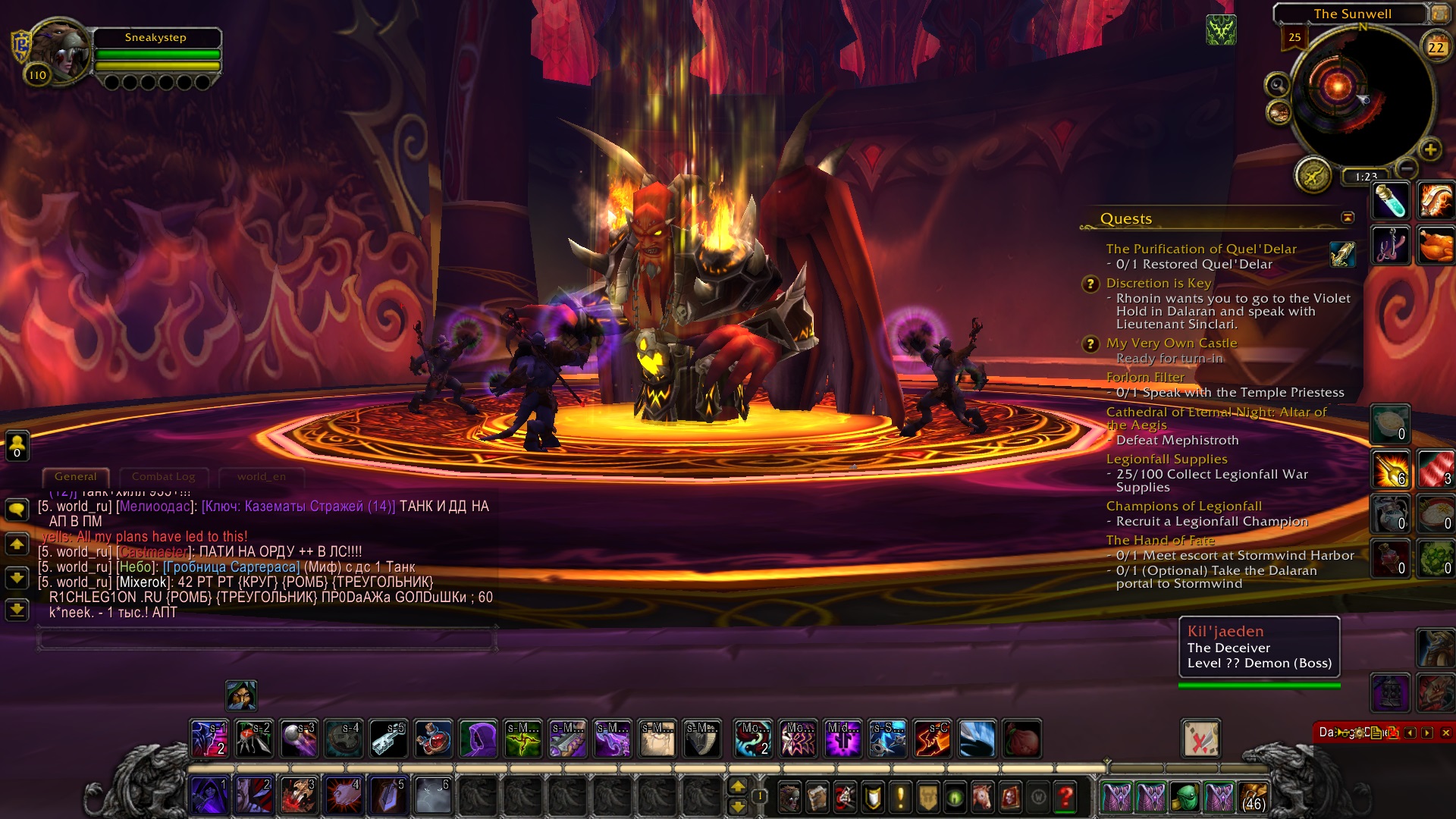Click the minimap tracking magnifier button
Image resolution: width=1456 pixels, height=819 pixels.
pyautogui.click(x=1278, y=85)
